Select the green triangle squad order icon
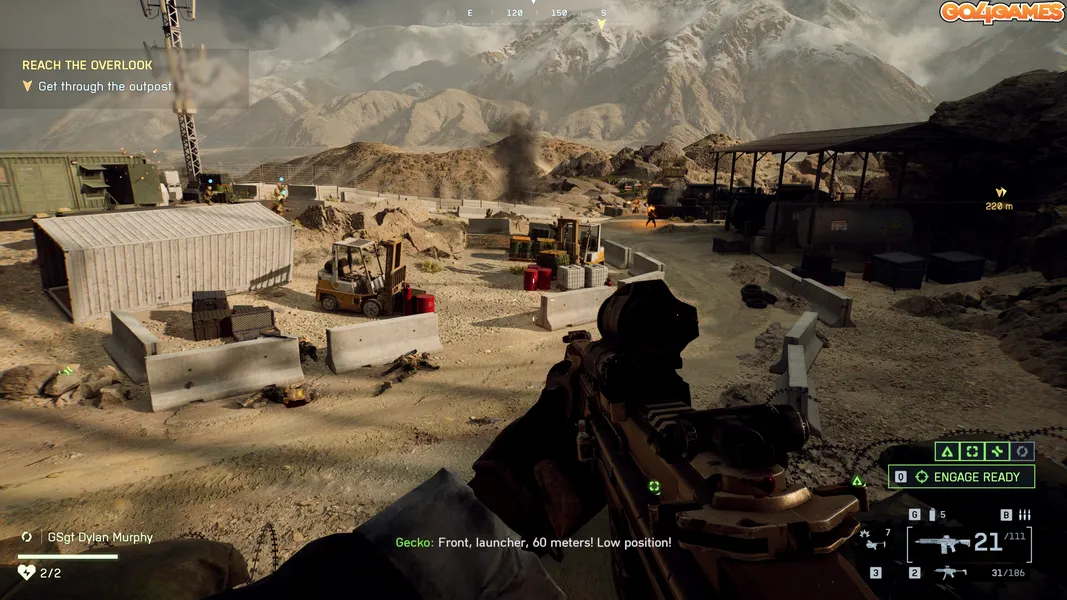The width and height of the screenshot is (1067, 600). click(946, 452)
